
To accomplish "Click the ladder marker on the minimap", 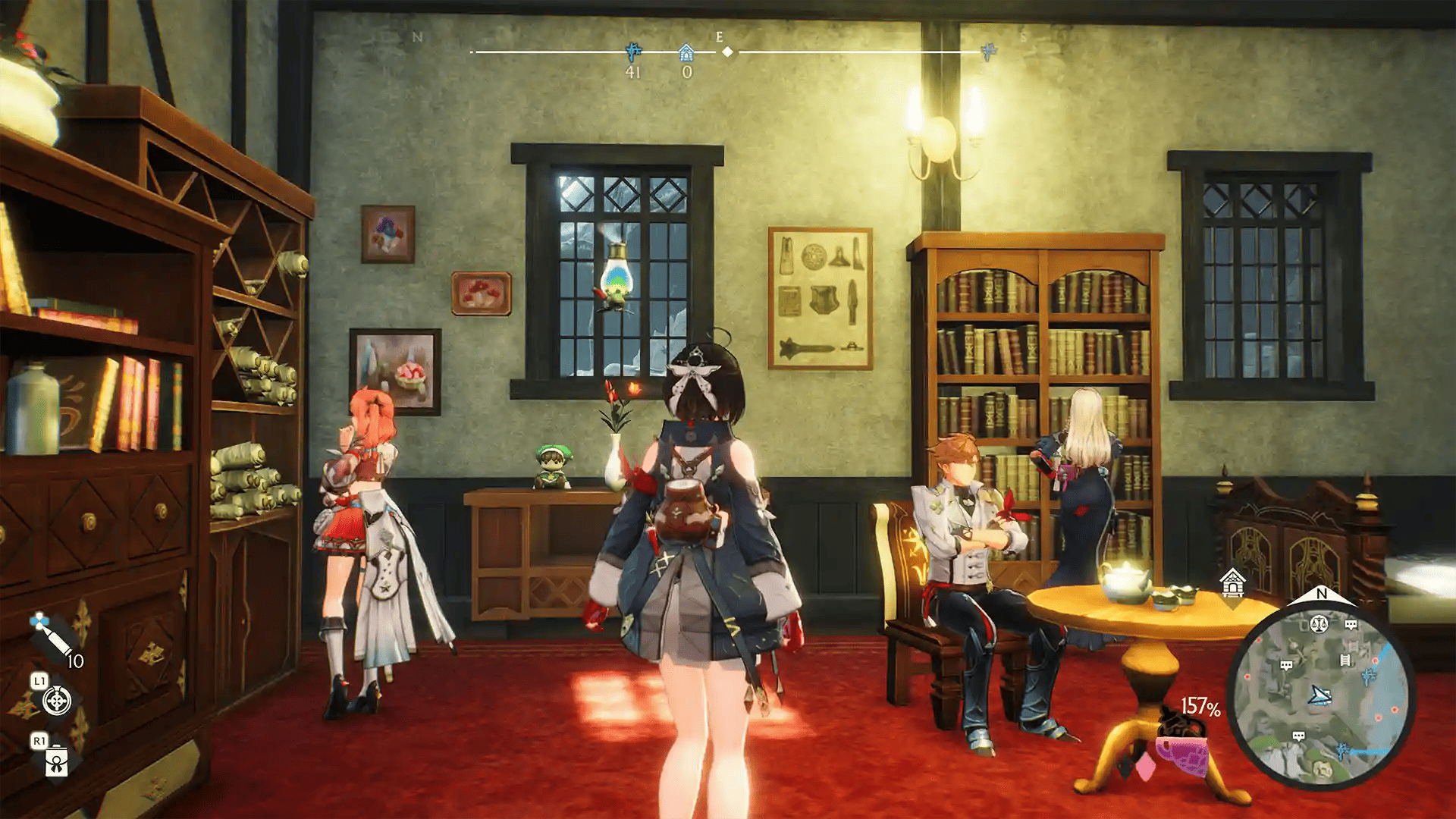I will 1345,660.
